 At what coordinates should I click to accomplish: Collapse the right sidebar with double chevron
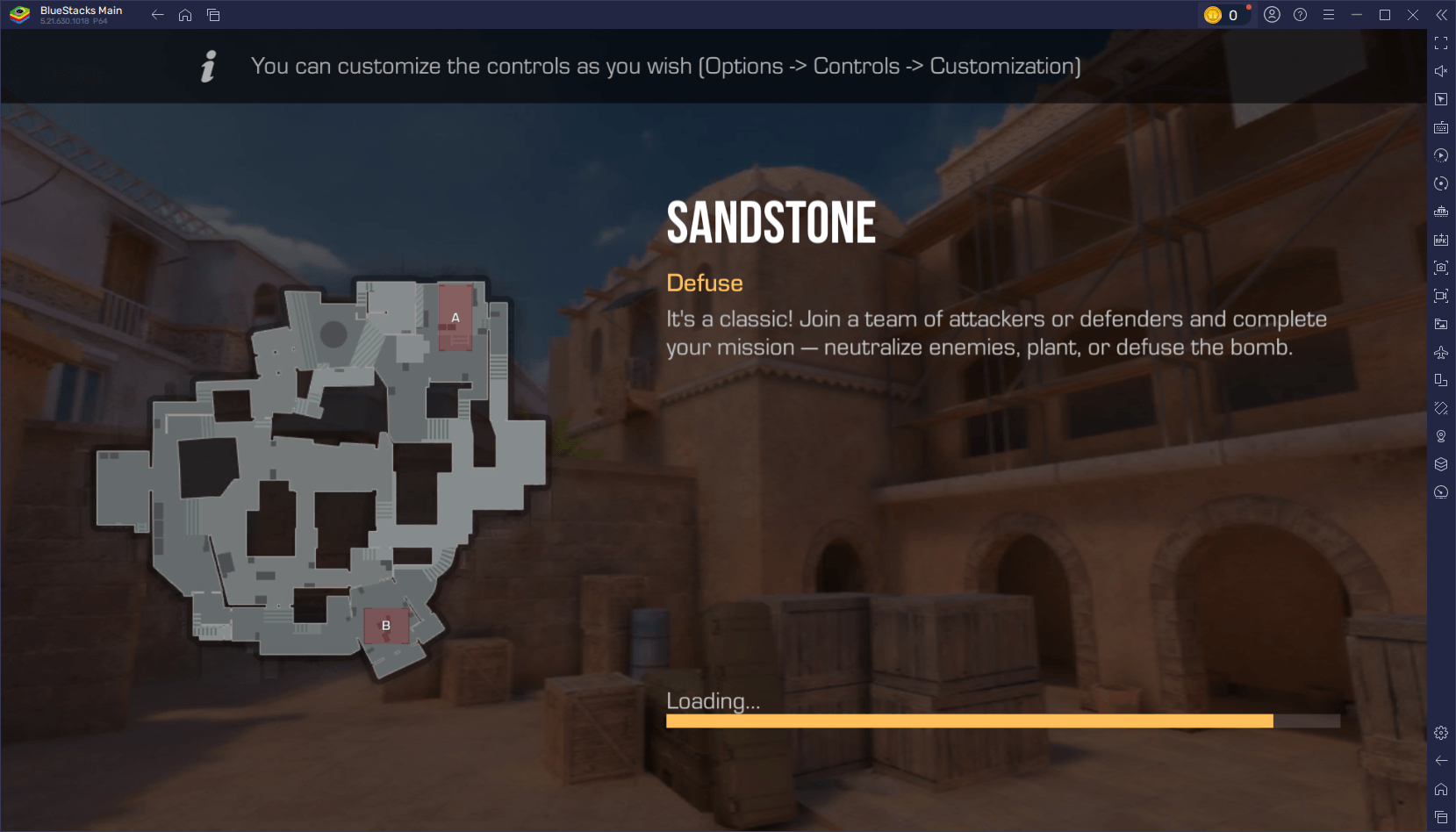coord(1442,14)
